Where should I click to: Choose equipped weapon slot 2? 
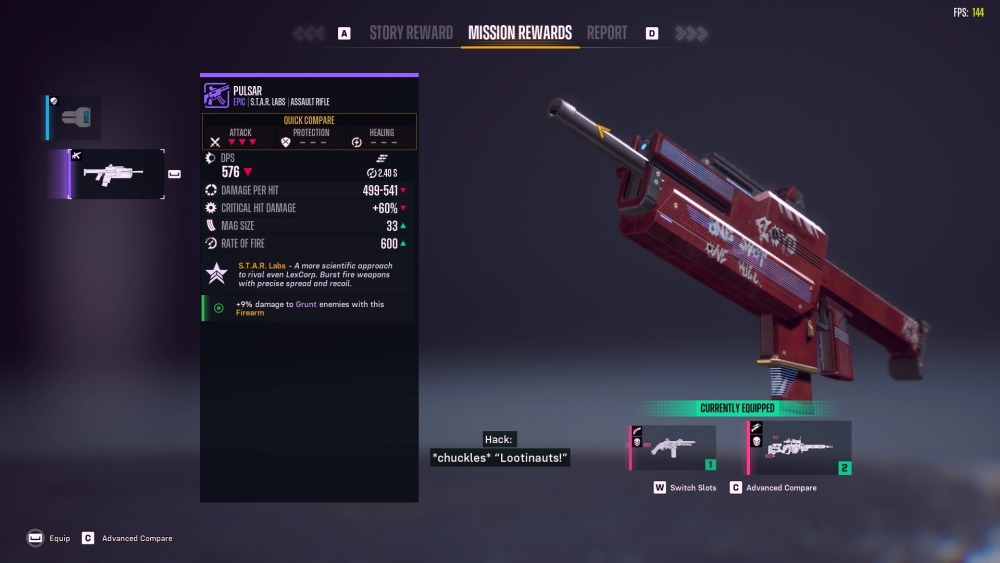point(800,447)
